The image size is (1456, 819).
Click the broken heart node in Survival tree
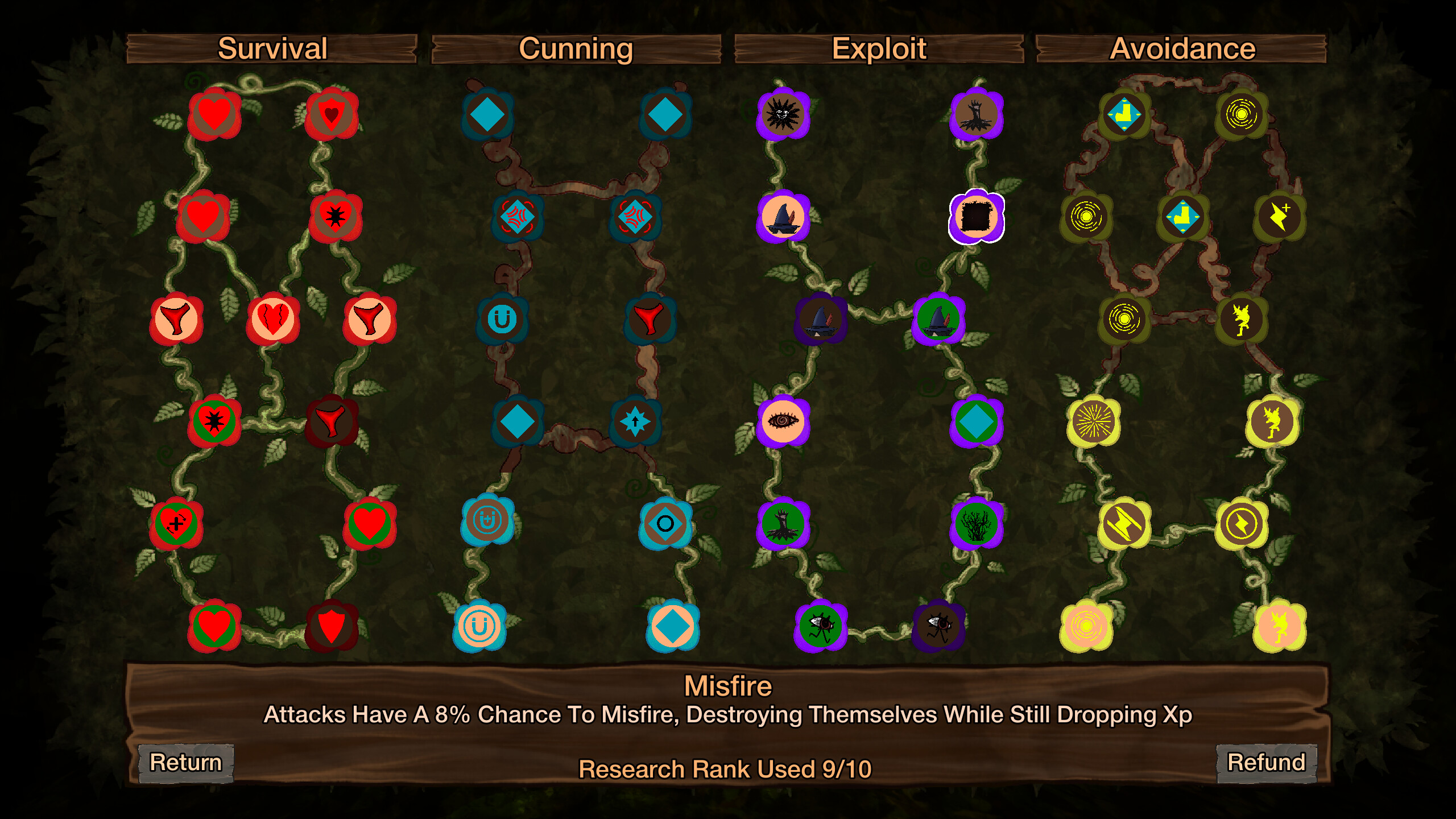pos(273,319)
